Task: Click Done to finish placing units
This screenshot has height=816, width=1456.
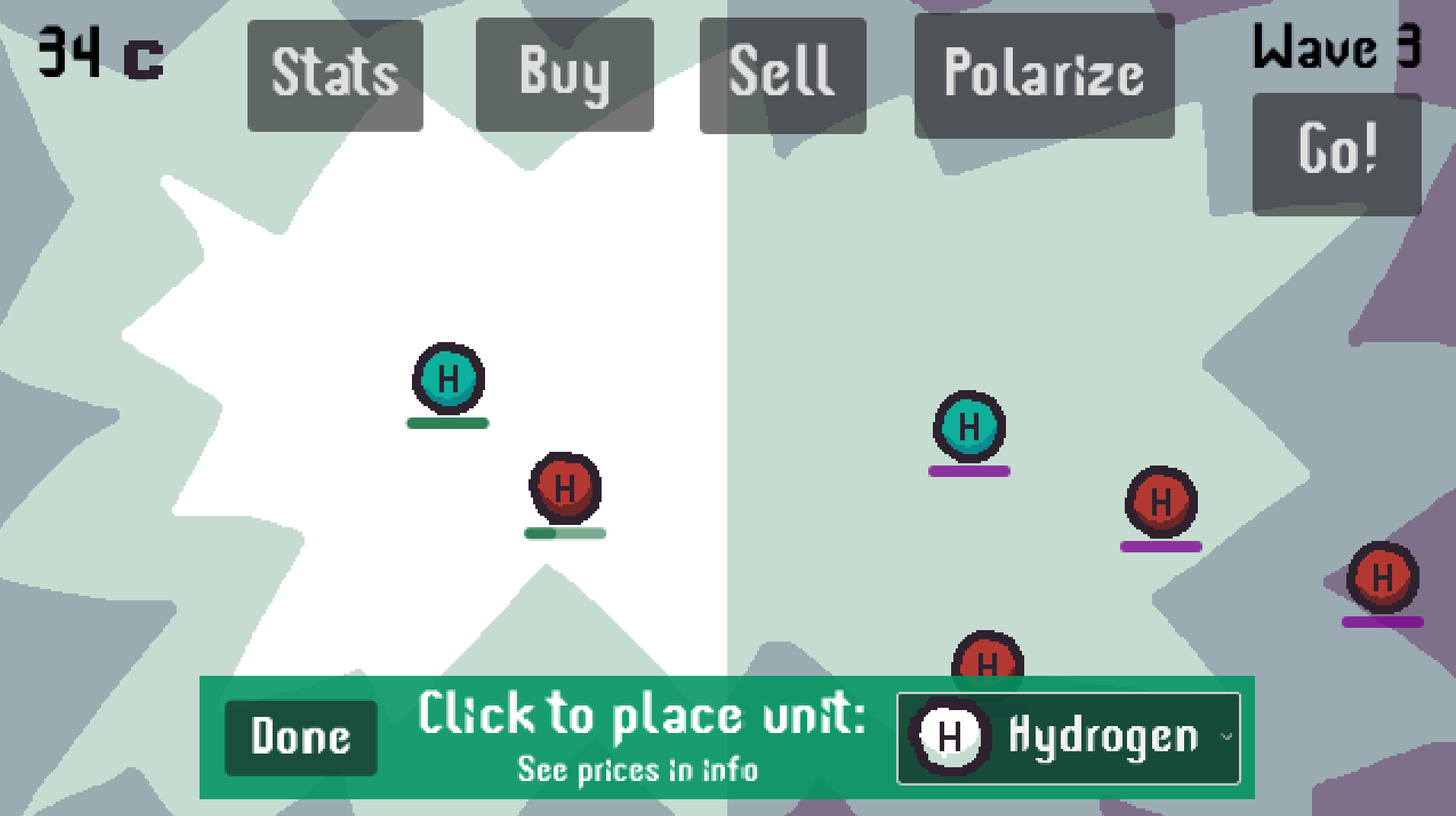Action: pos(301,735)
